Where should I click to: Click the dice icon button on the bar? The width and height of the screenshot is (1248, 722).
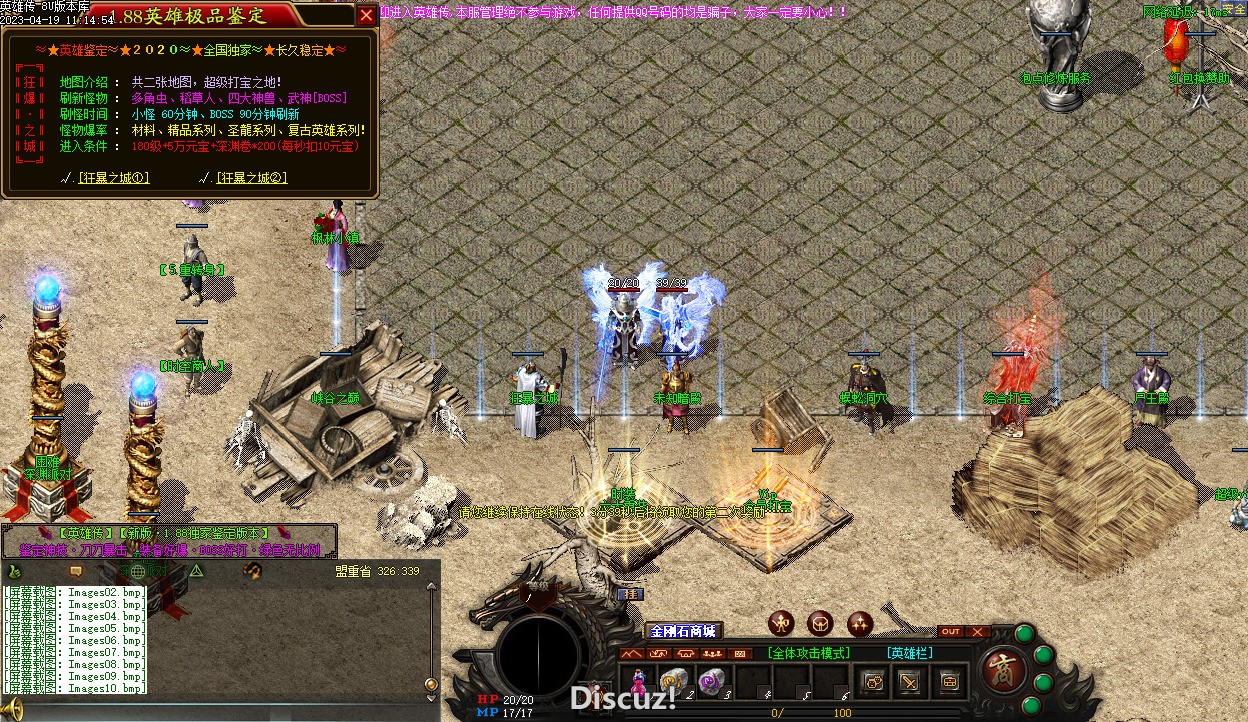874,682
